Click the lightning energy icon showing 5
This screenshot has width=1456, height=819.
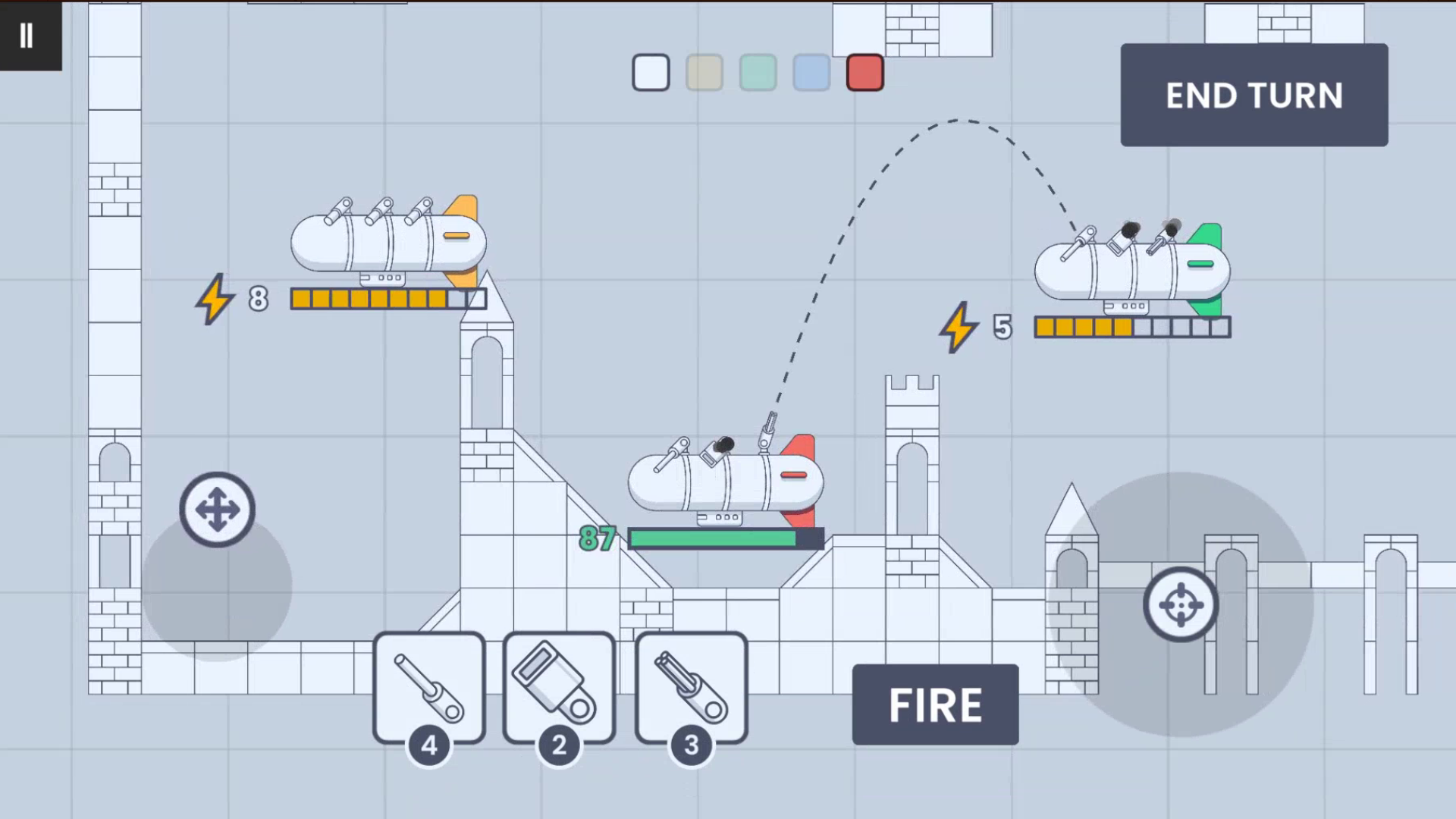[958, 328]
